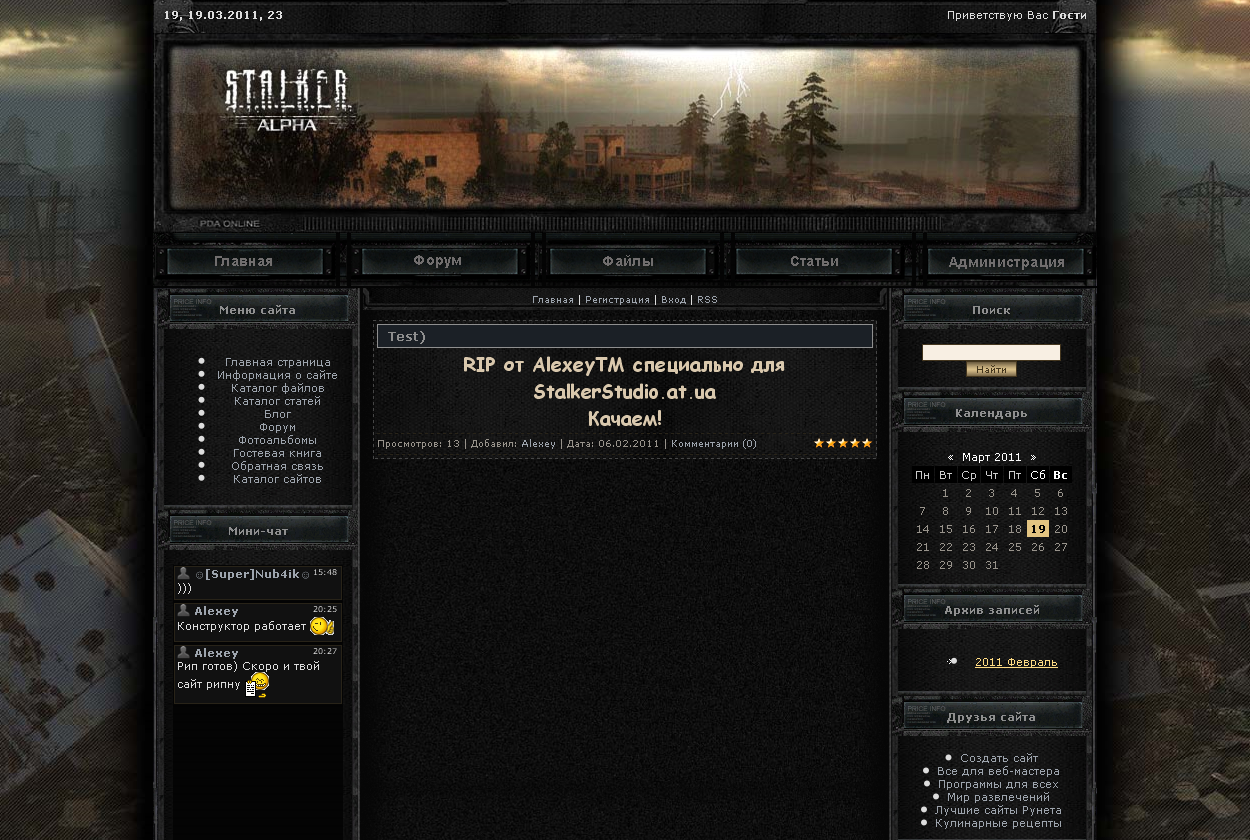Choose Гостевая книга from site menu
The image size is (1250, 840).
pos(277,453)
